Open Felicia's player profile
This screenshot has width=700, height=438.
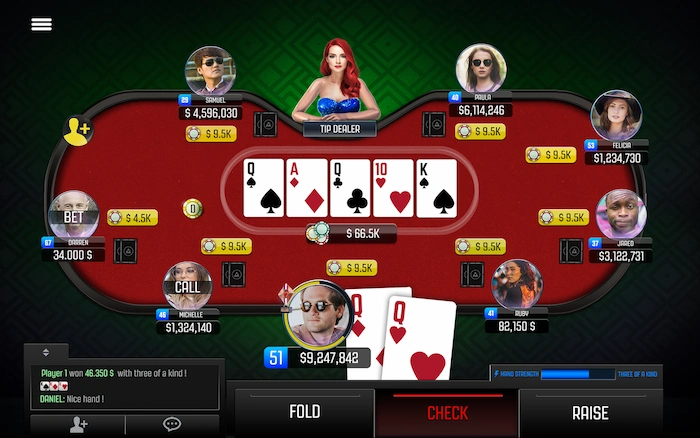(x=616, y=115)
